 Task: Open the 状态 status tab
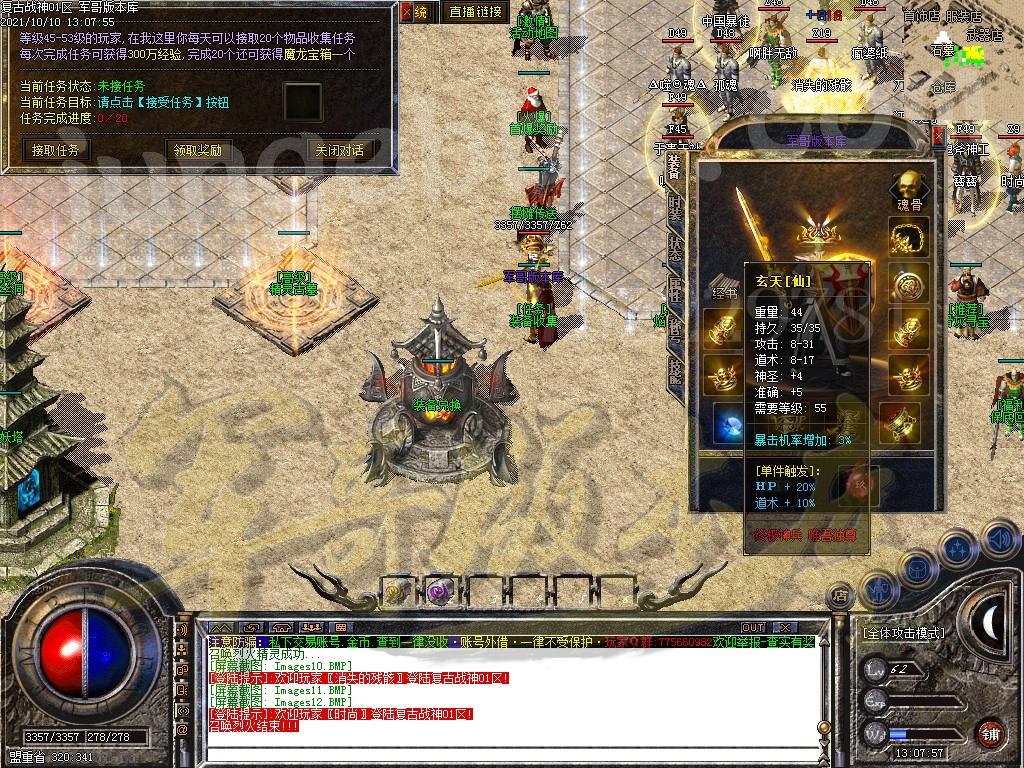[676, 251]
